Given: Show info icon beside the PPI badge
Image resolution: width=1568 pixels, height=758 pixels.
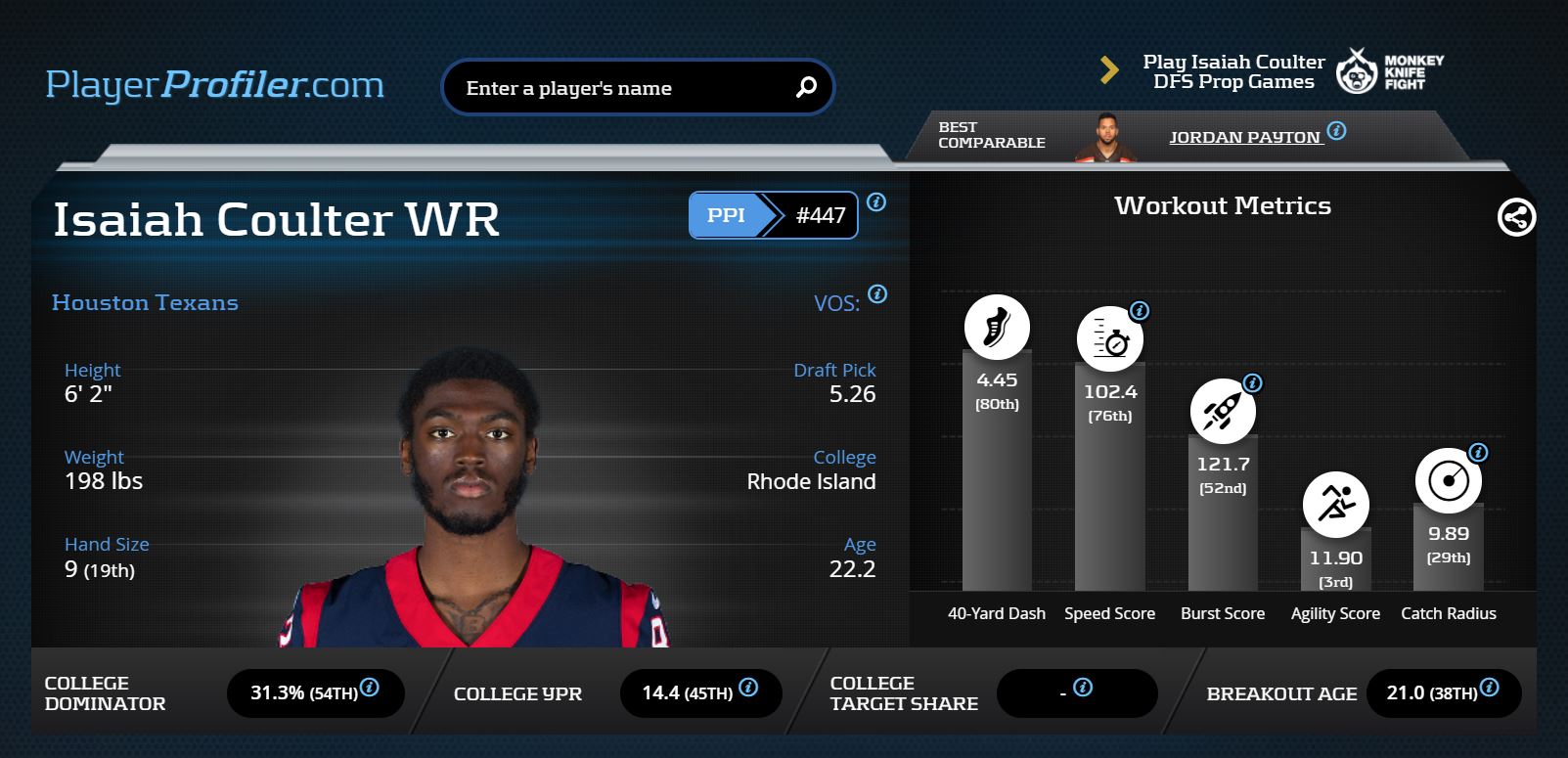Looking at the screenshot, I should coord(876,202).
